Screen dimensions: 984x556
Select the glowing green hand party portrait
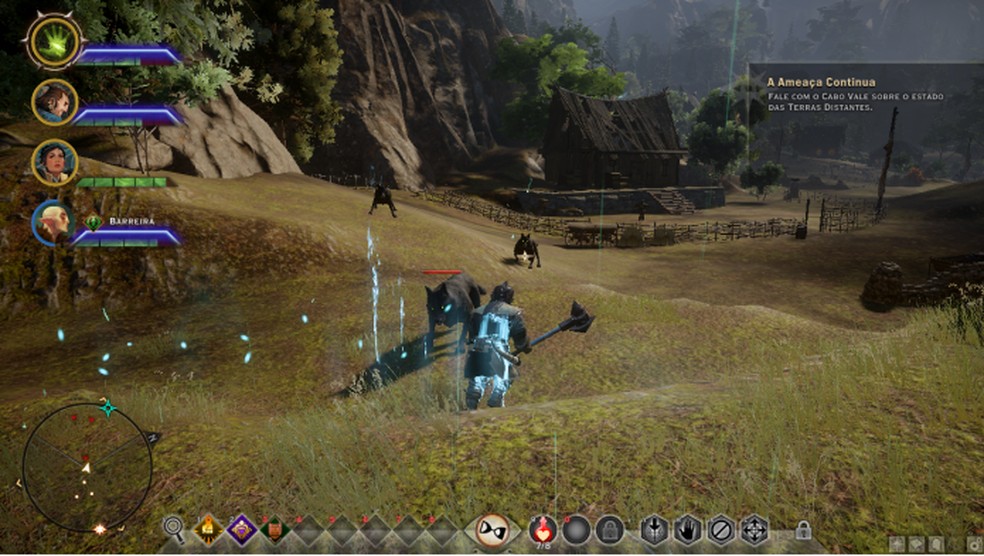point(54,40)
